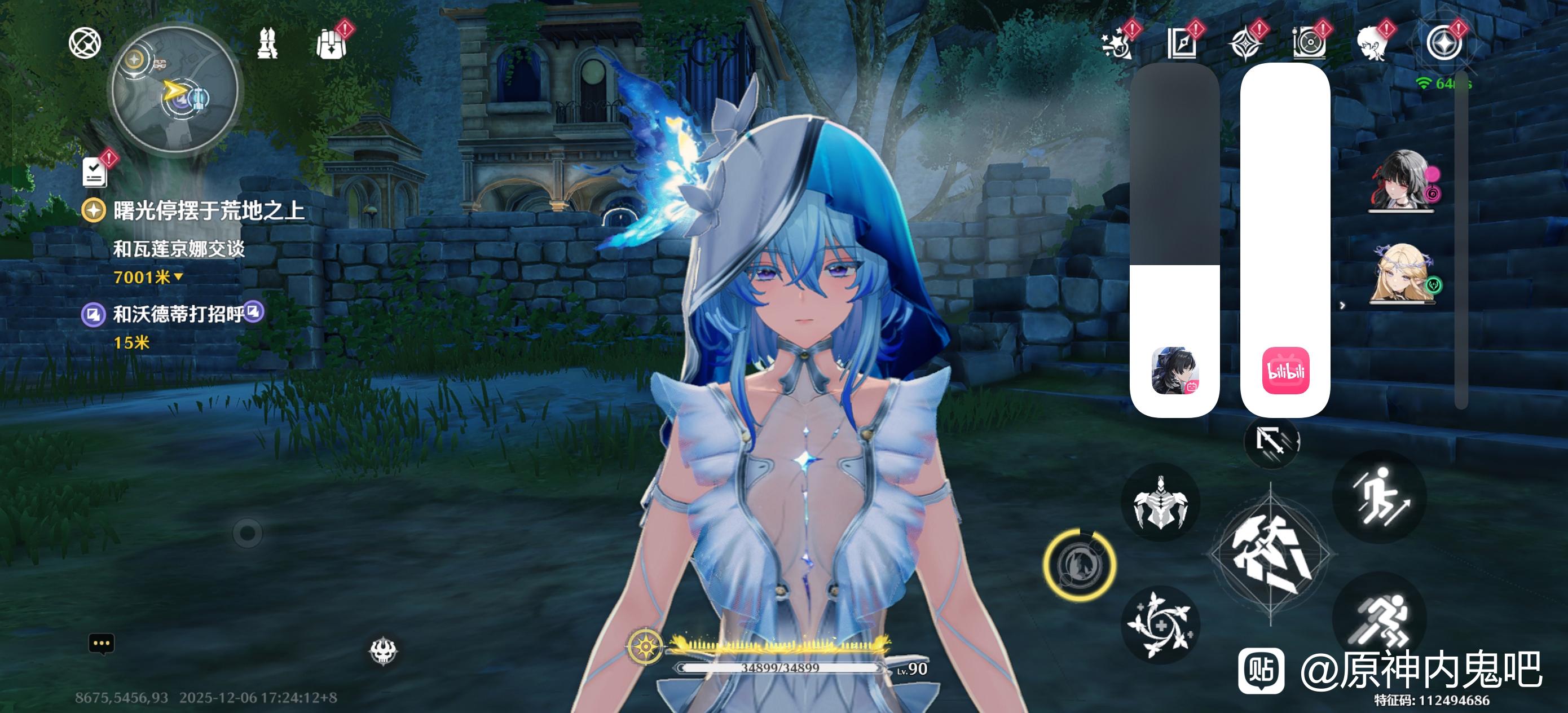Image resolution: width=1568 pixels, height=713 pixels.
Task: Open the chat bubble button
Action: 102,644
